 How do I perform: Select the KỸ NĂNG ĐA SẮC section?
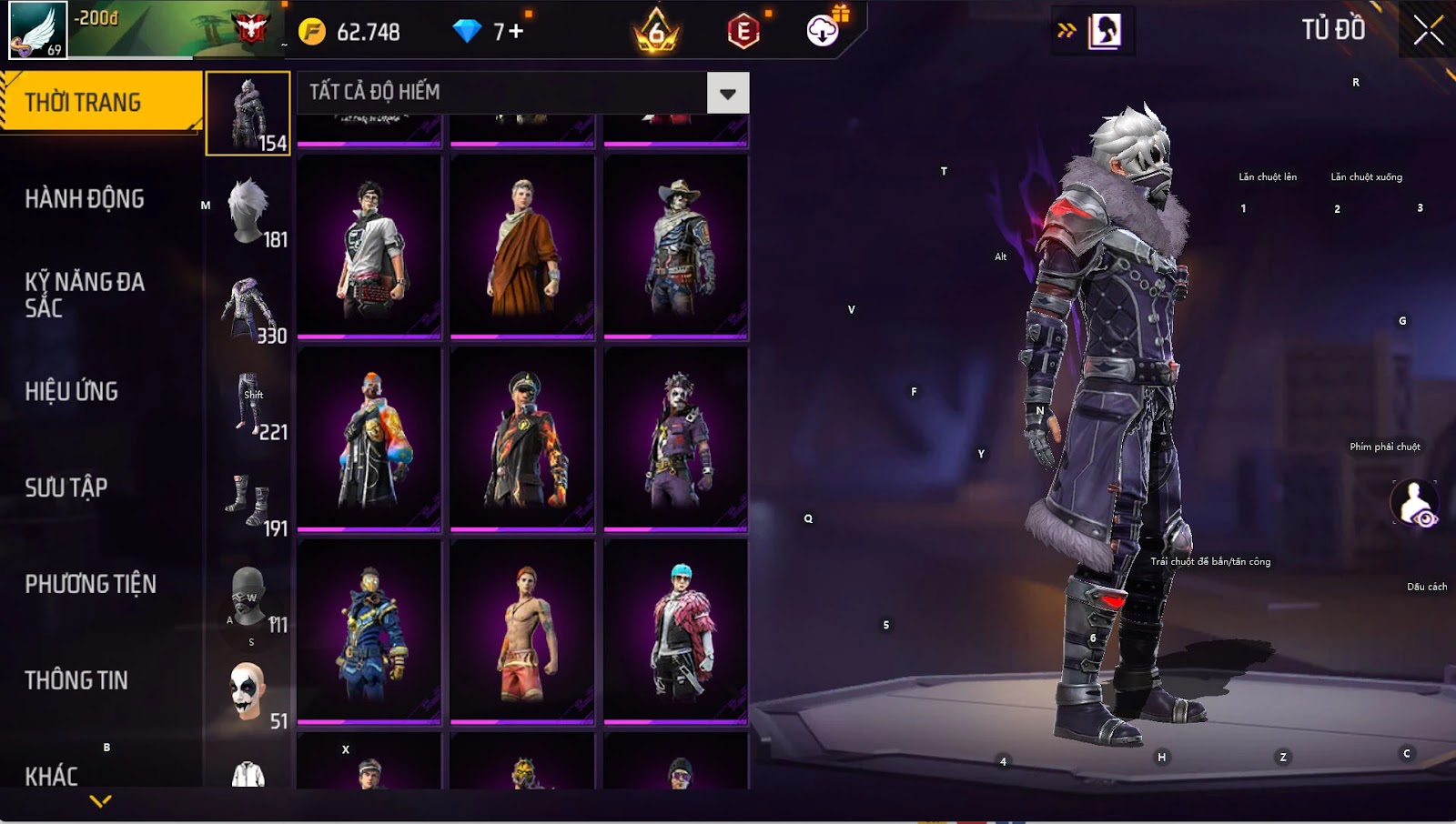click(85, 295)
